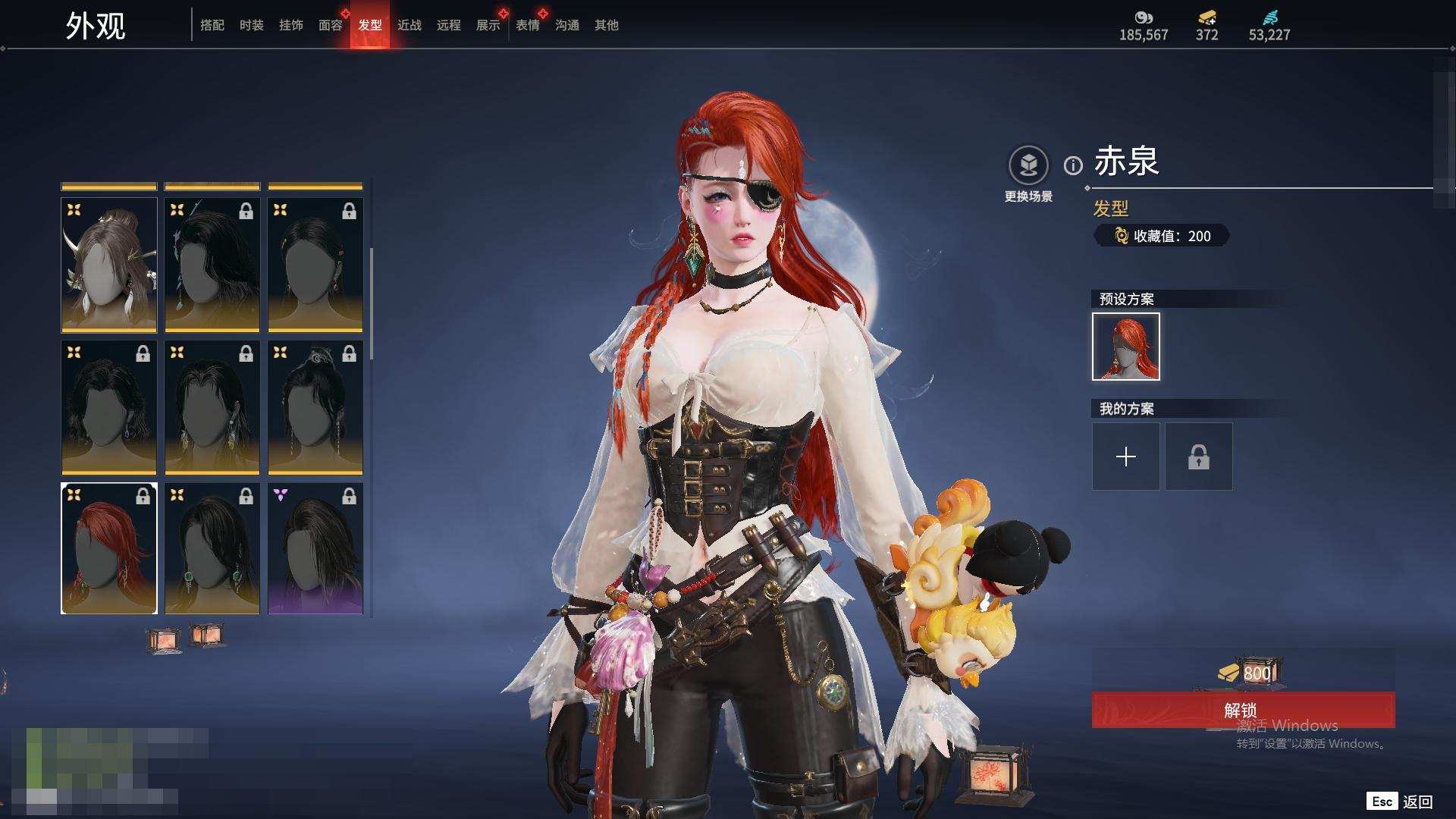Add a new custom scheme with plus slot
This screenshot has height=819, width=1456.
point(1126,457)
